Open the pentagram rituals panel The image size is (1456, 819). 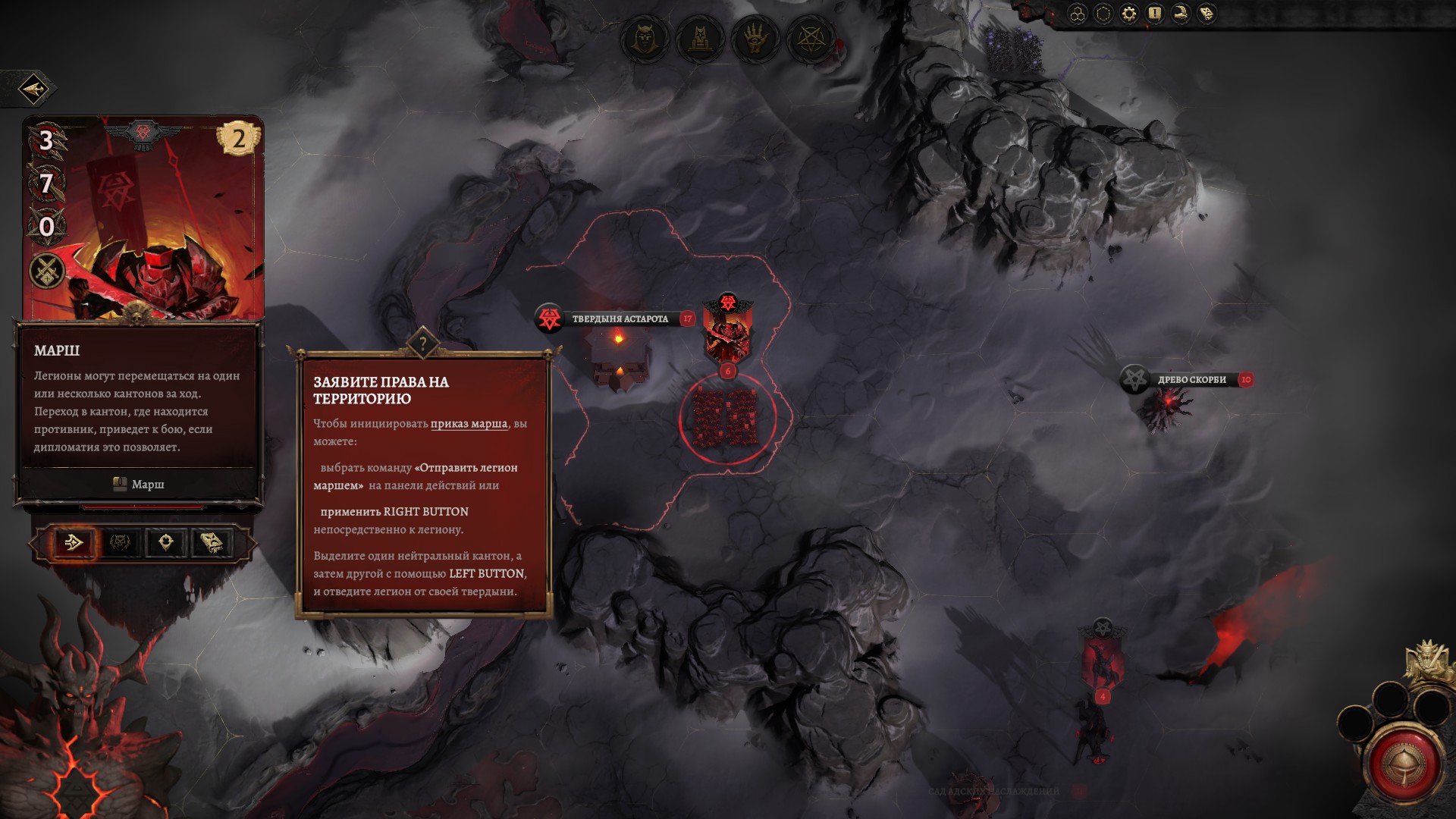click(x=811, y=39)
